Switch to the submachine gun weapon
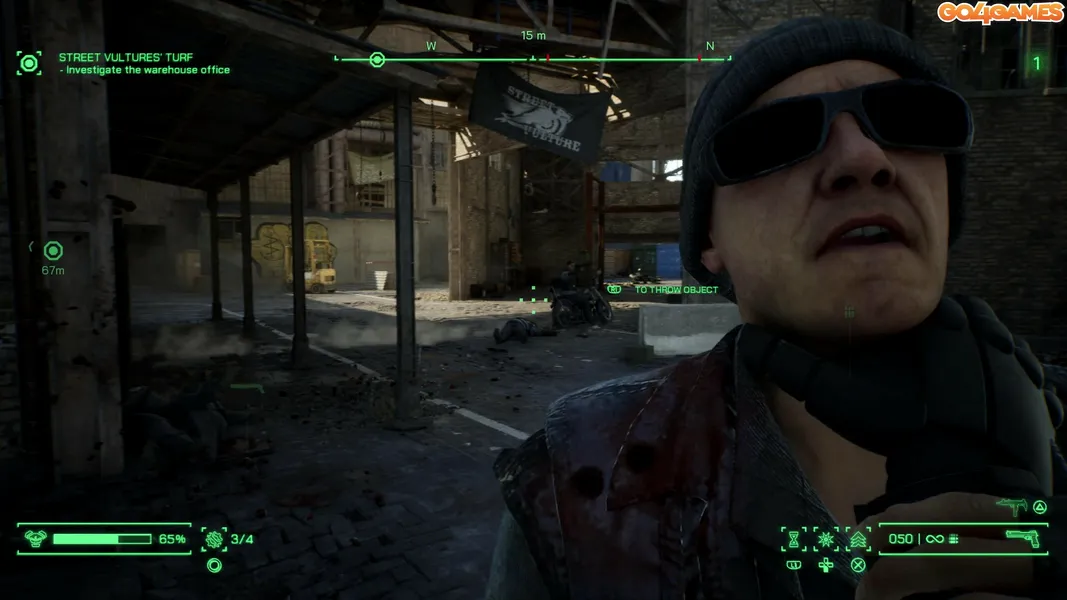The image size is (1067, 600). pyautogui.click(x=1012, y=507)
